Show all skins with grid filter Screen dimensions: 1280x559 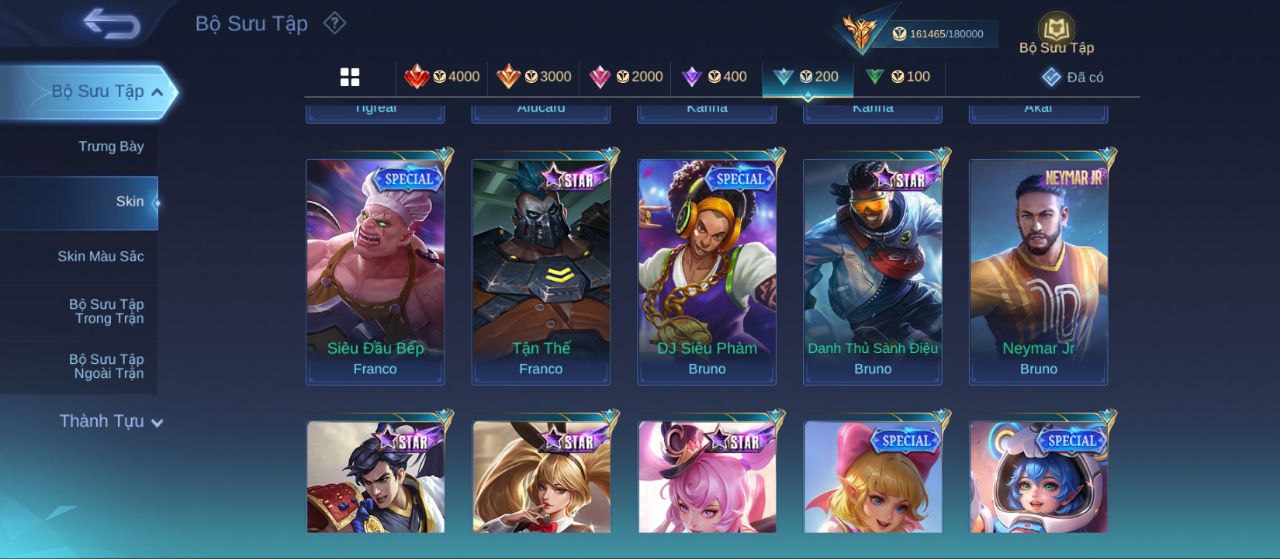coord(350,77)
